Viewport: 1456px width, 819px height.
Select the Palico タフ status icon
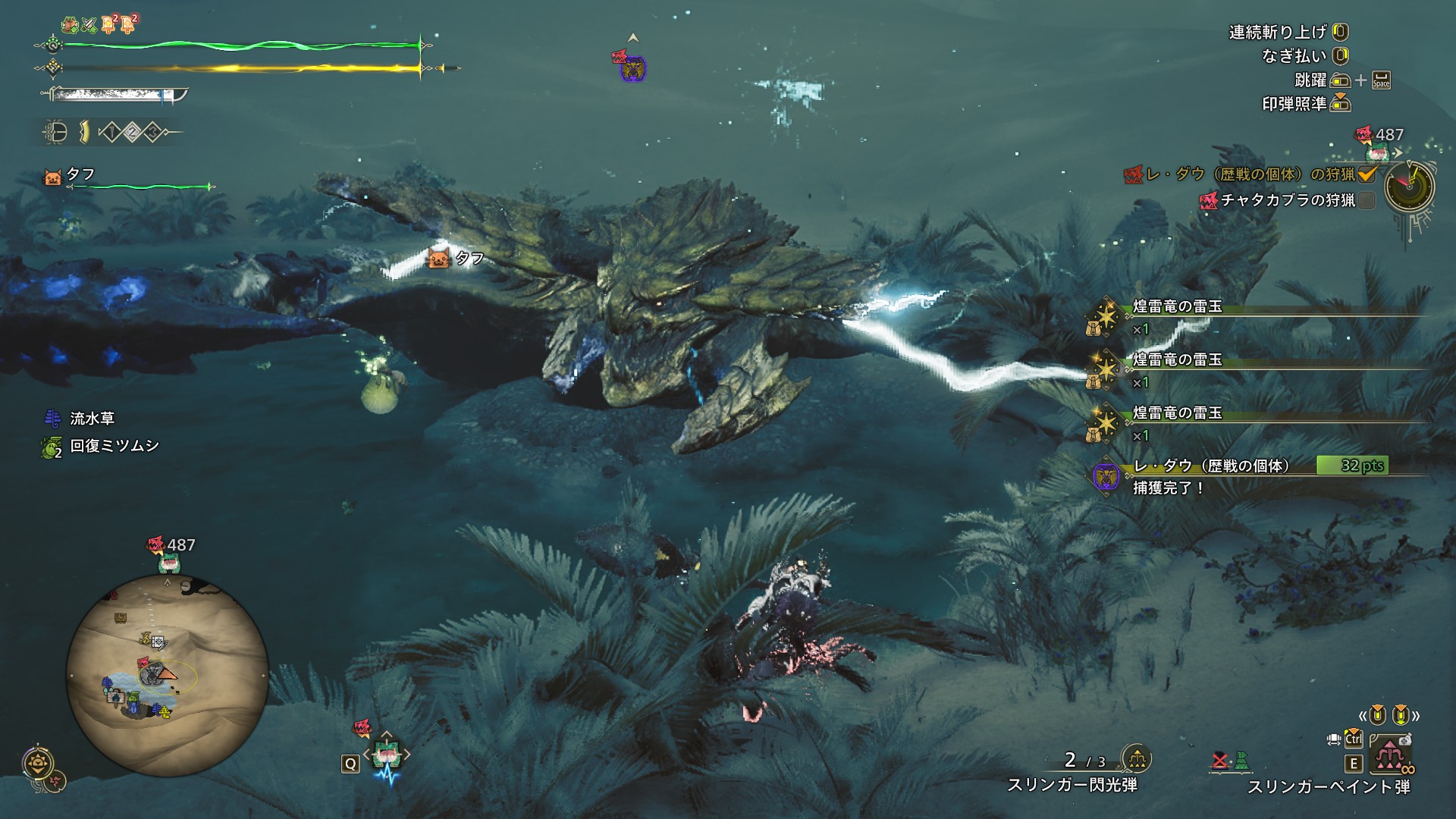coord(53,177)
